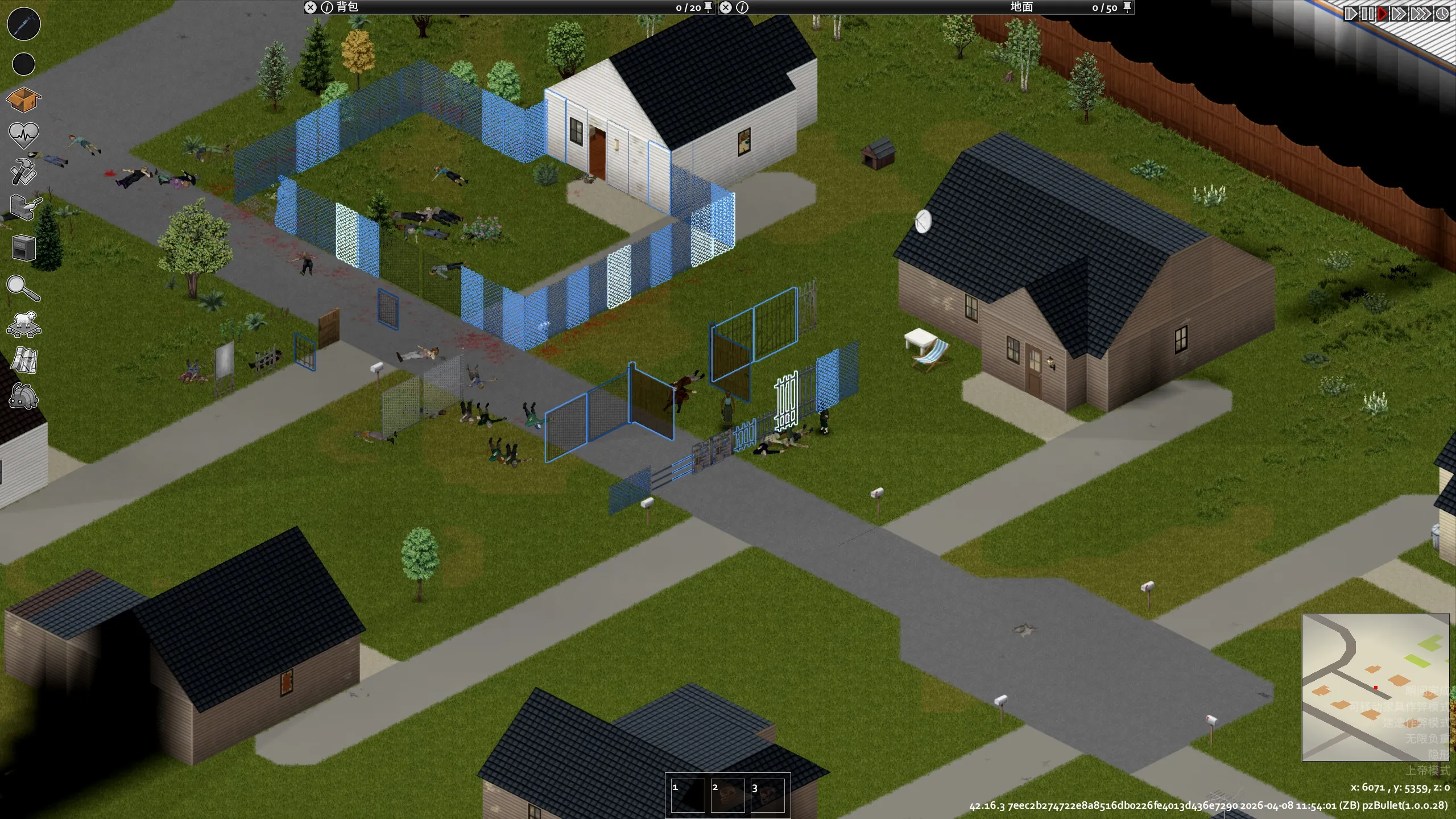Open the inventory cardboard box icon

tap(23, 100)
